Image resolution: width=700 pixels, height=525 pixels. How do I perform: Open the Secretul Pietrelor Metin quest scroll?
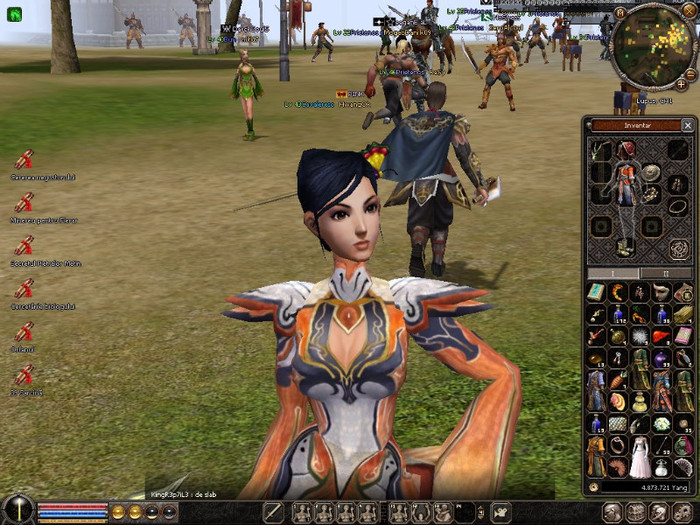click(x=24, y=246)
